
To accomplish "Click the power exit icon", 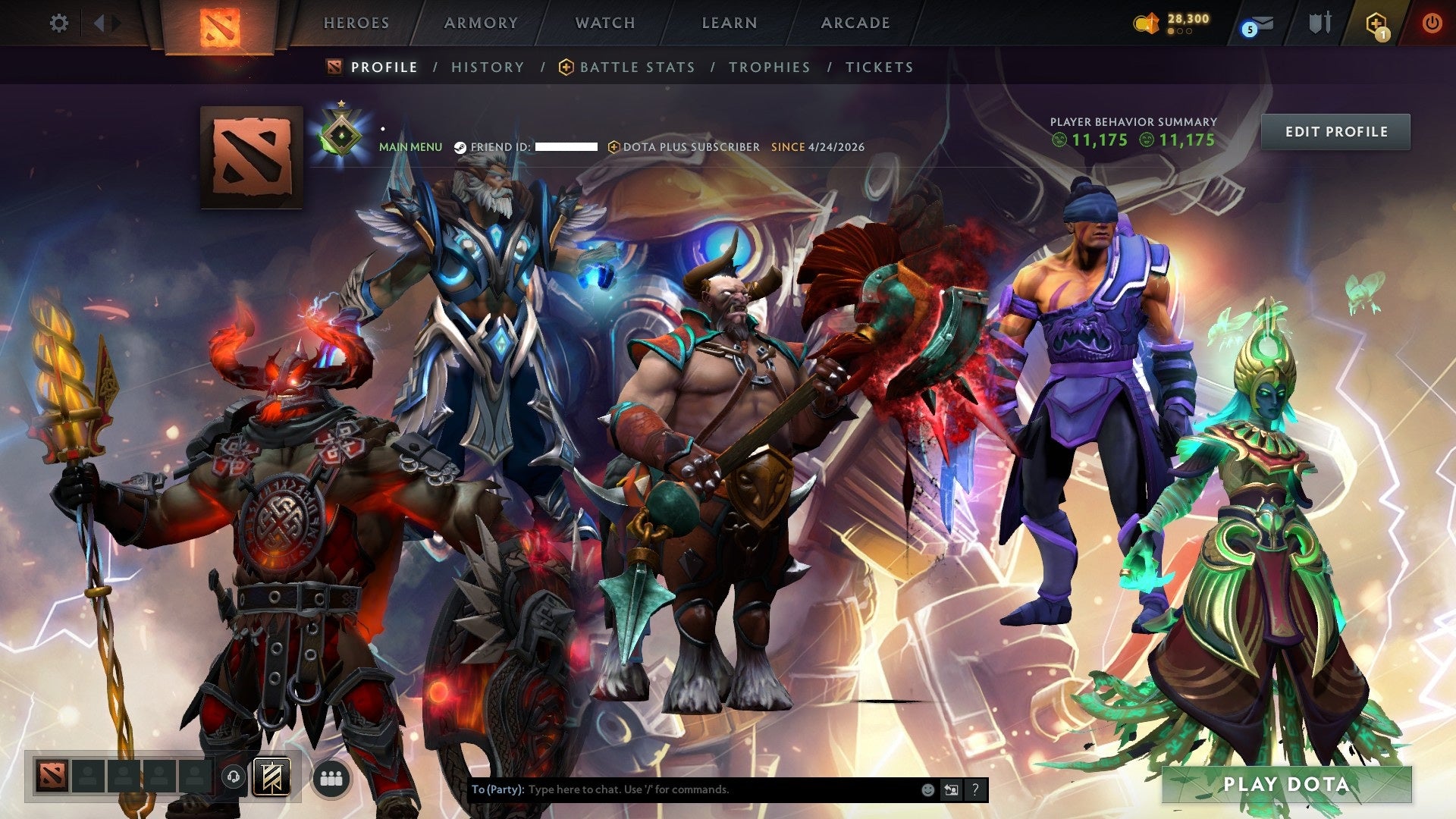I will click(1432, 23).
